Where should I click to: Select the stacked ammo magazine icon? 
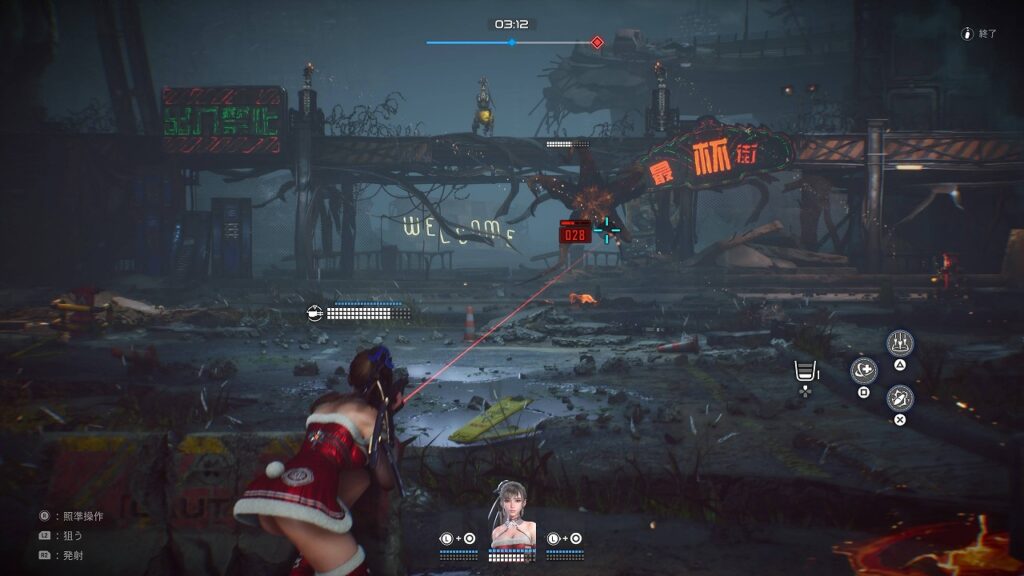(802, 372)
